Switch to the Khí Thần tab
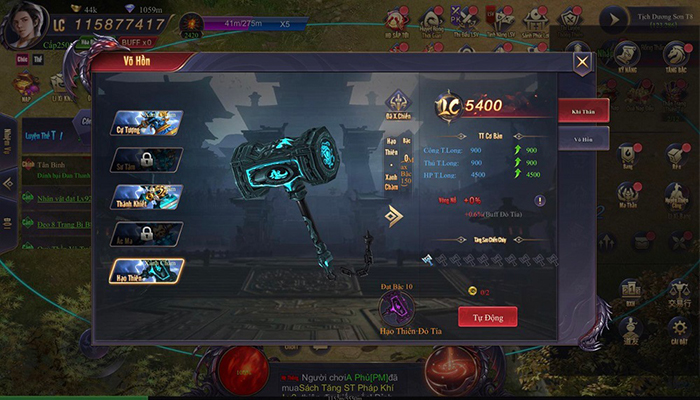The width and height of the screenshot is (700, 400). coord(583,110)
